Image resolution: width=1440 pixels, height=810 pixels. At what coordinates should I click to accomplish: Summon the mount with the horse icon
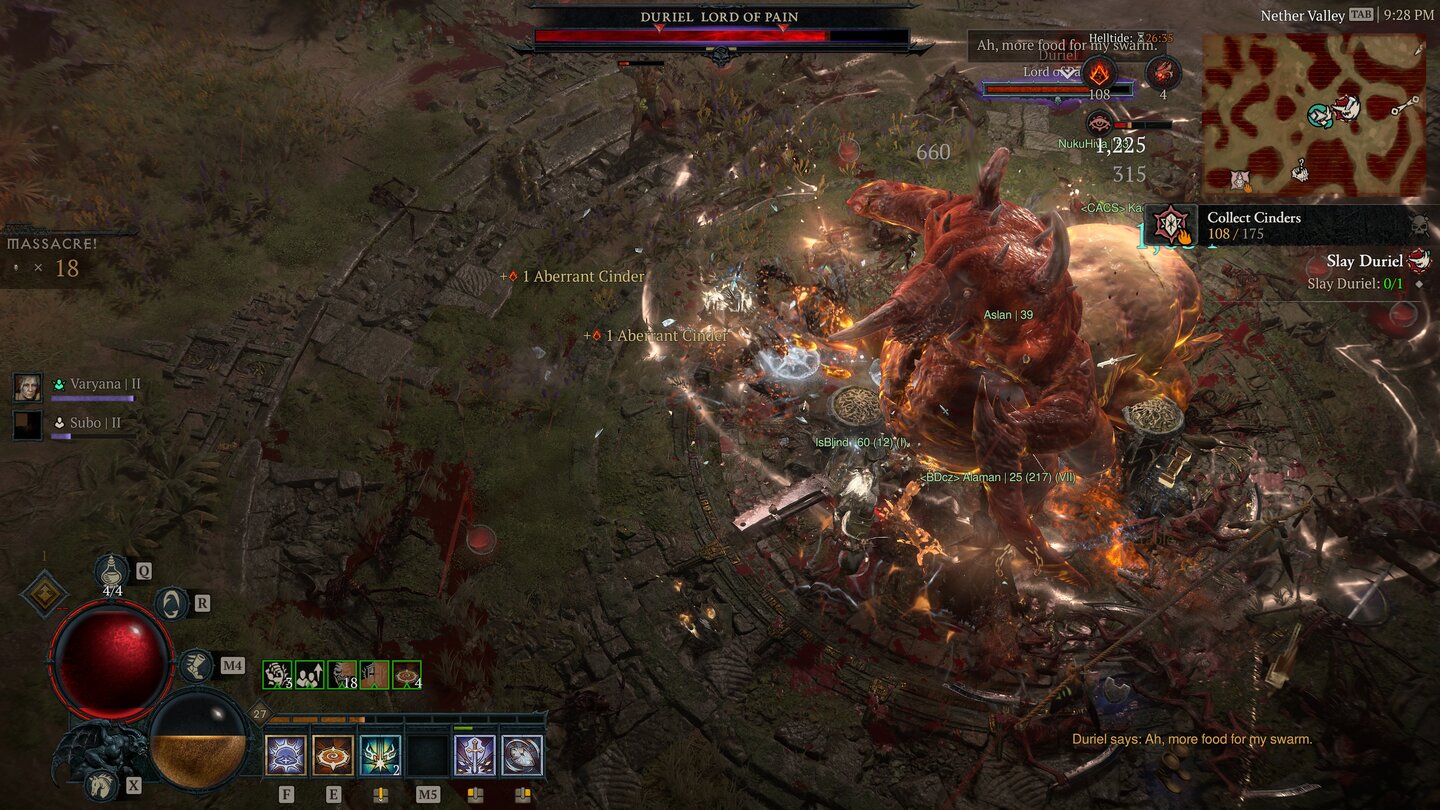click(101, 784)
